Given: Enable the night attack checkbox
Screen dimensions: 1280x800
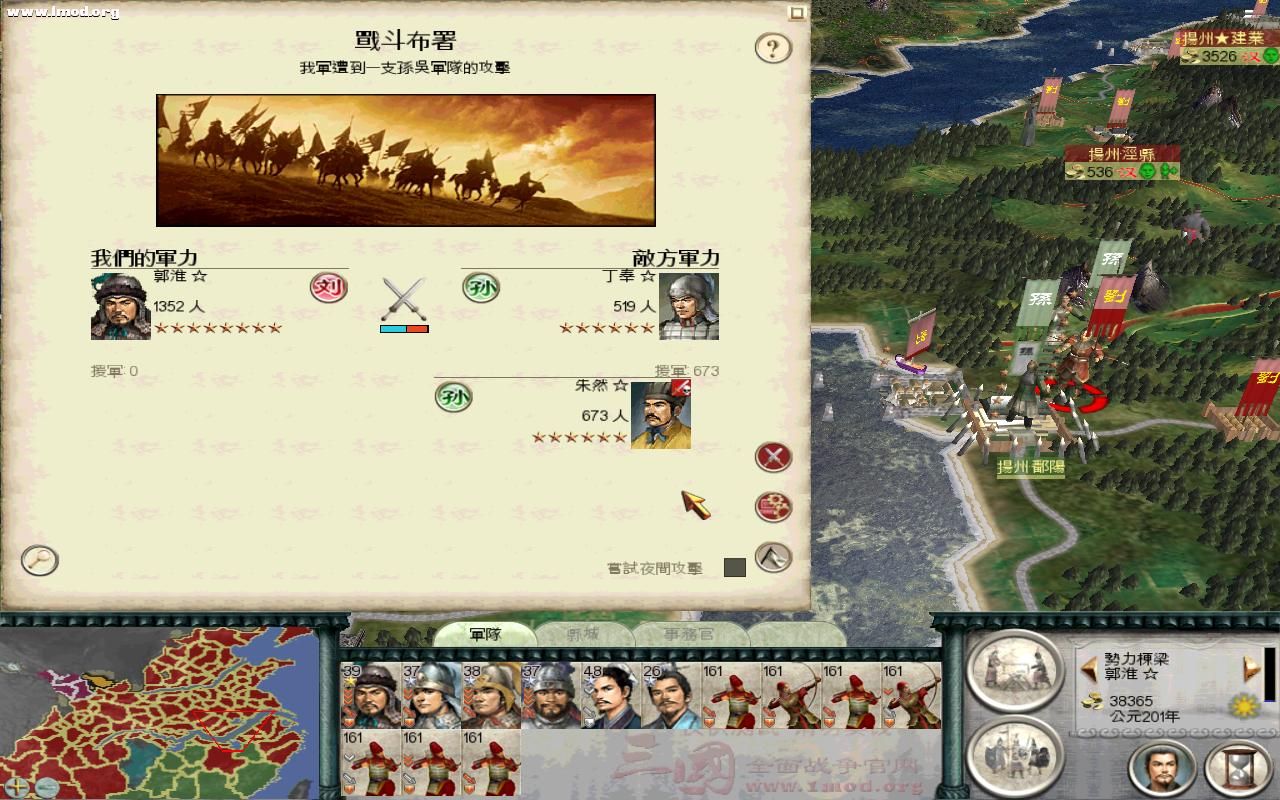Looking at the screenshot, I should coord(737,567).
